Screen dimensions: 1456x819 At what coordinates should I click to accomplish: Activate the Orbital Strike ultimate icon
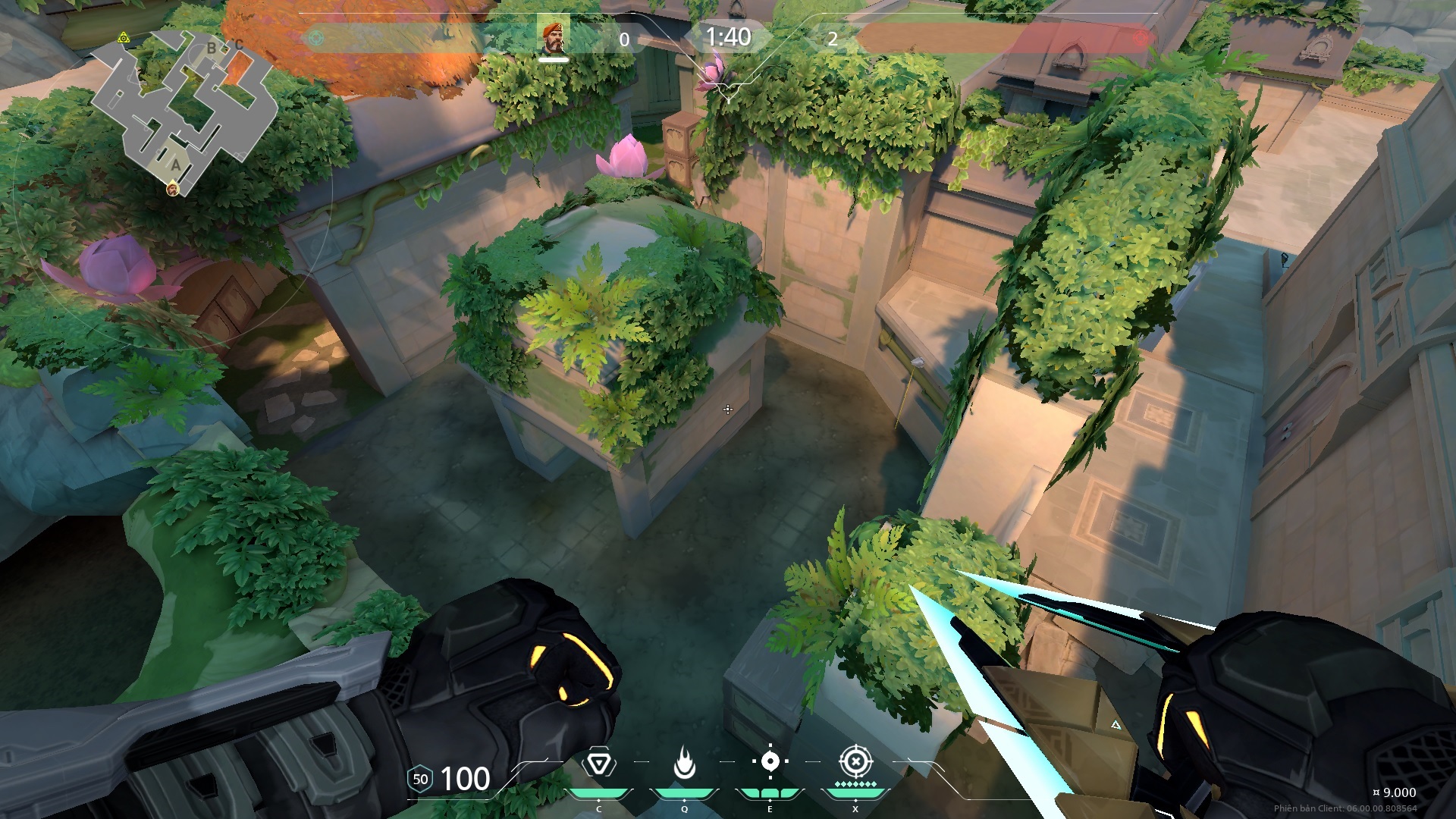tap(855, 761)
